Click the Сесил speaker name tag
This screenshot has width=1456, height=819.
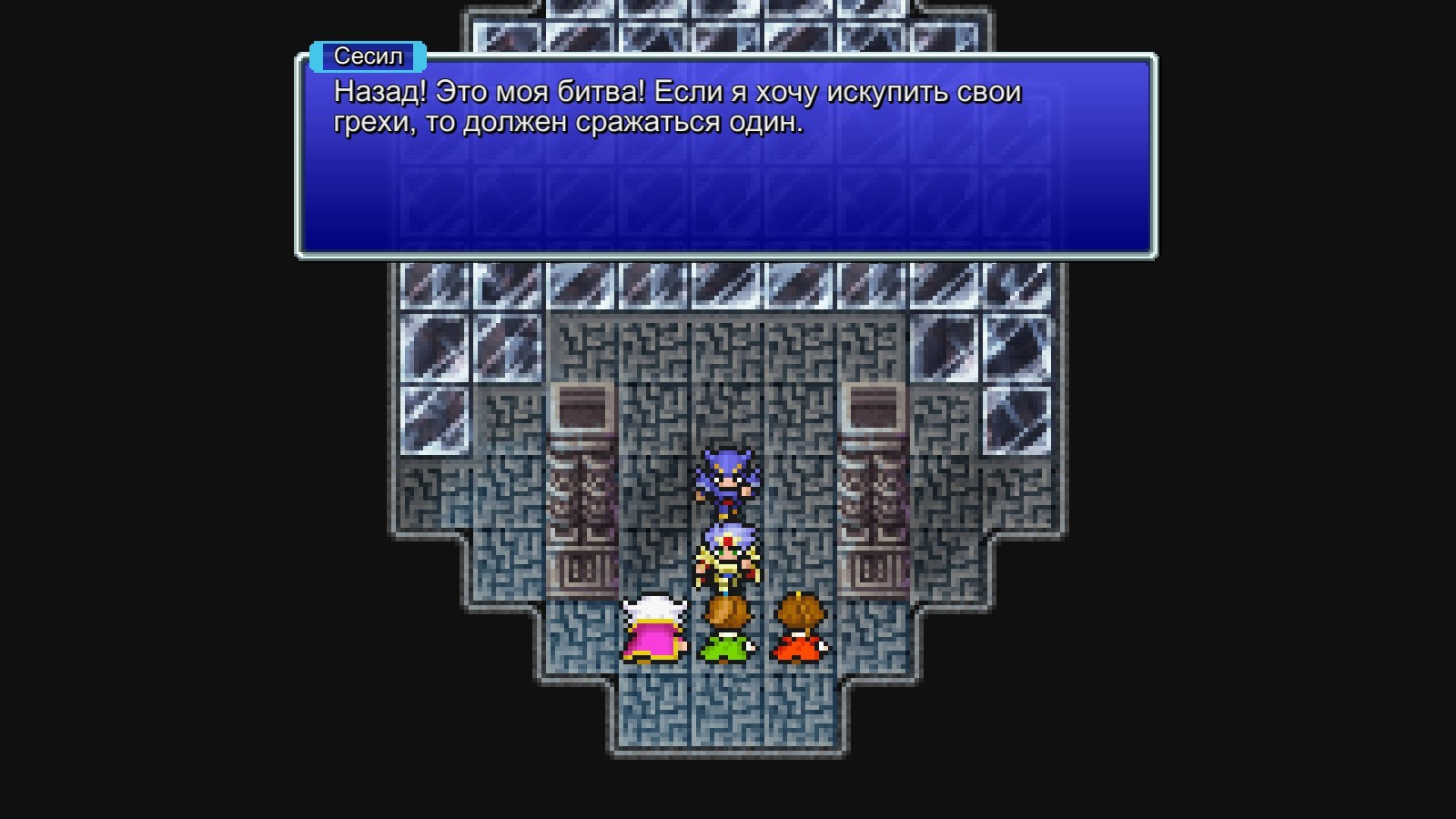(368, 57)
